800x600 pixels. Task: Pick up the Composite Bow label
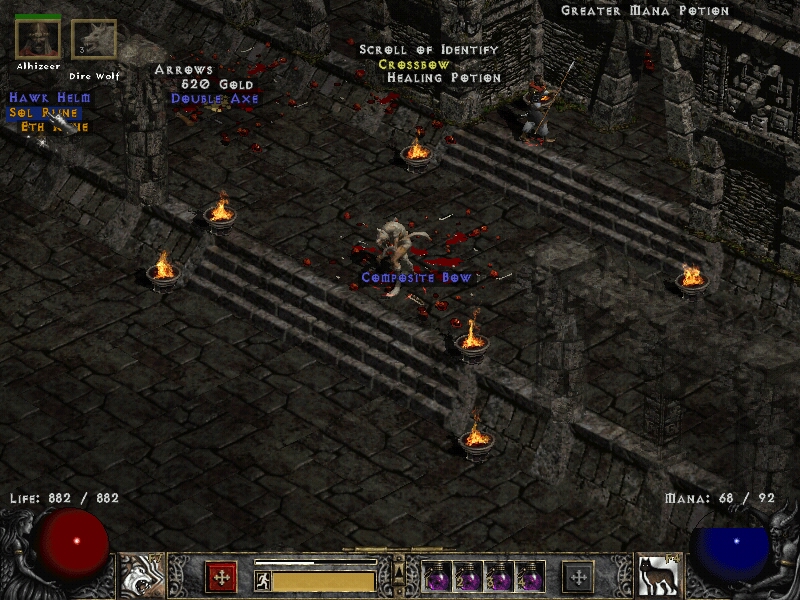pos(416,278)
